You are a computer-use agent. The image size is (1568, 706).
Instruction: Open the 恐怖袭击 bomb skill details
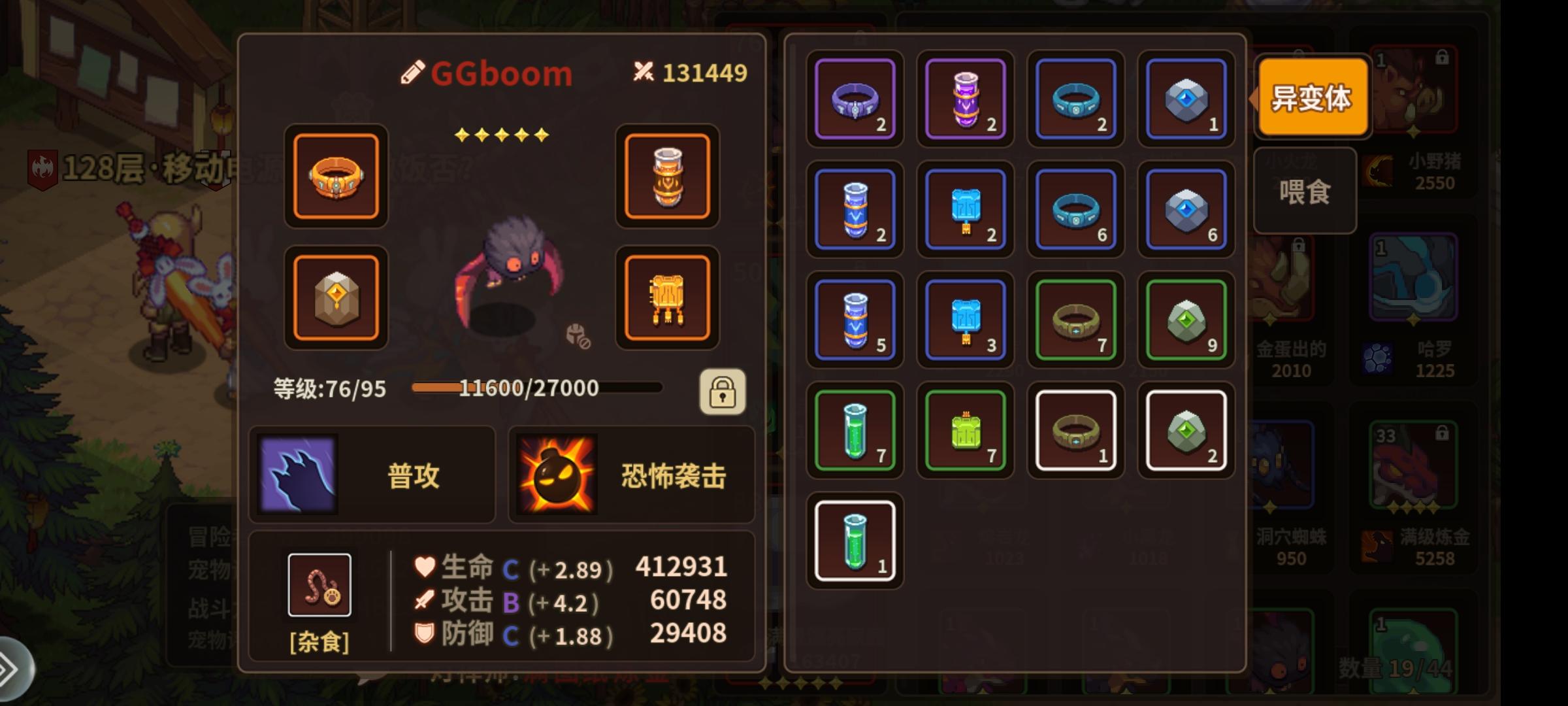click(x=630, y=475)
